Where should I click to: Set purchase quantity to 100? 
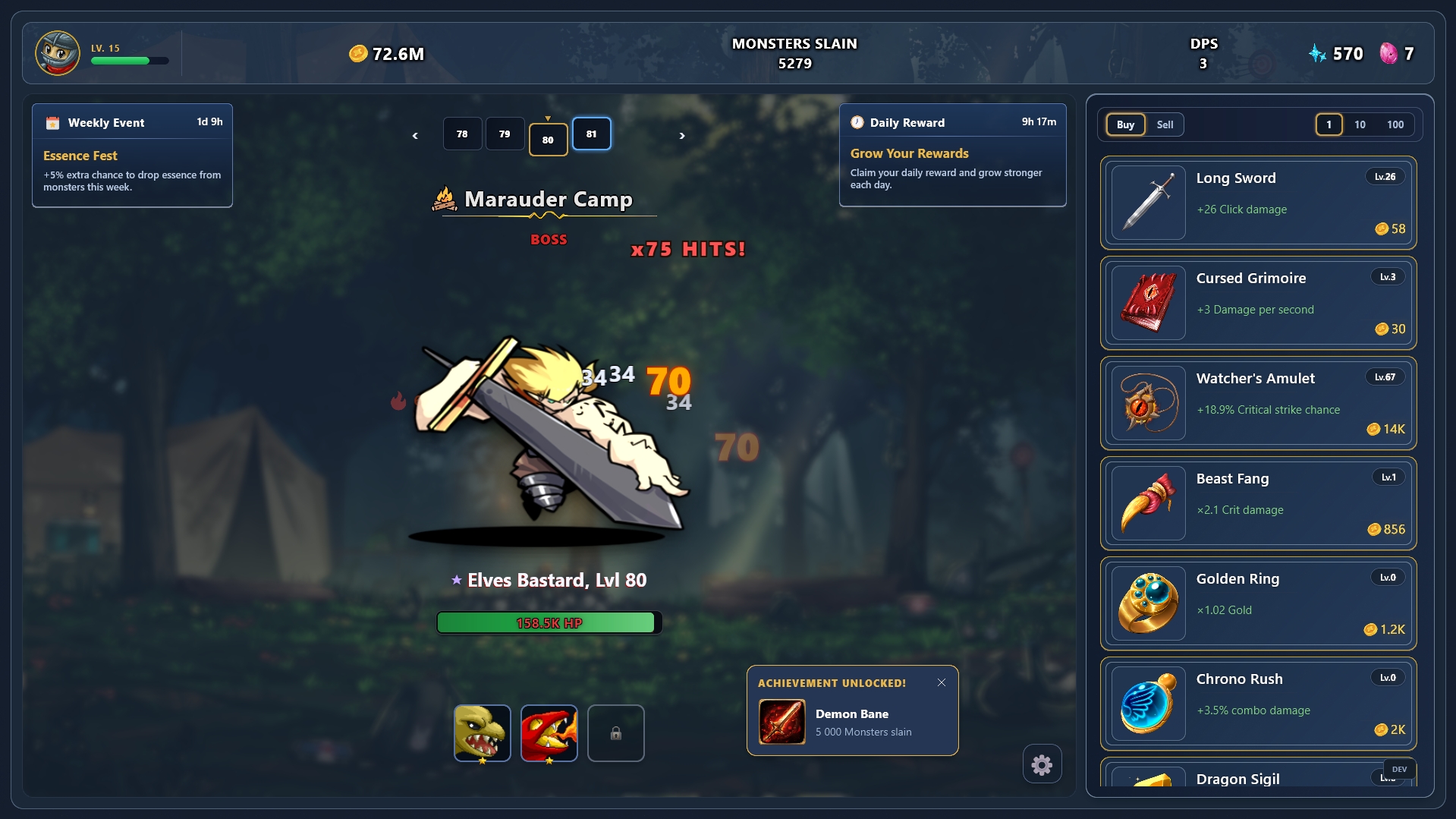coord(1395,124)
